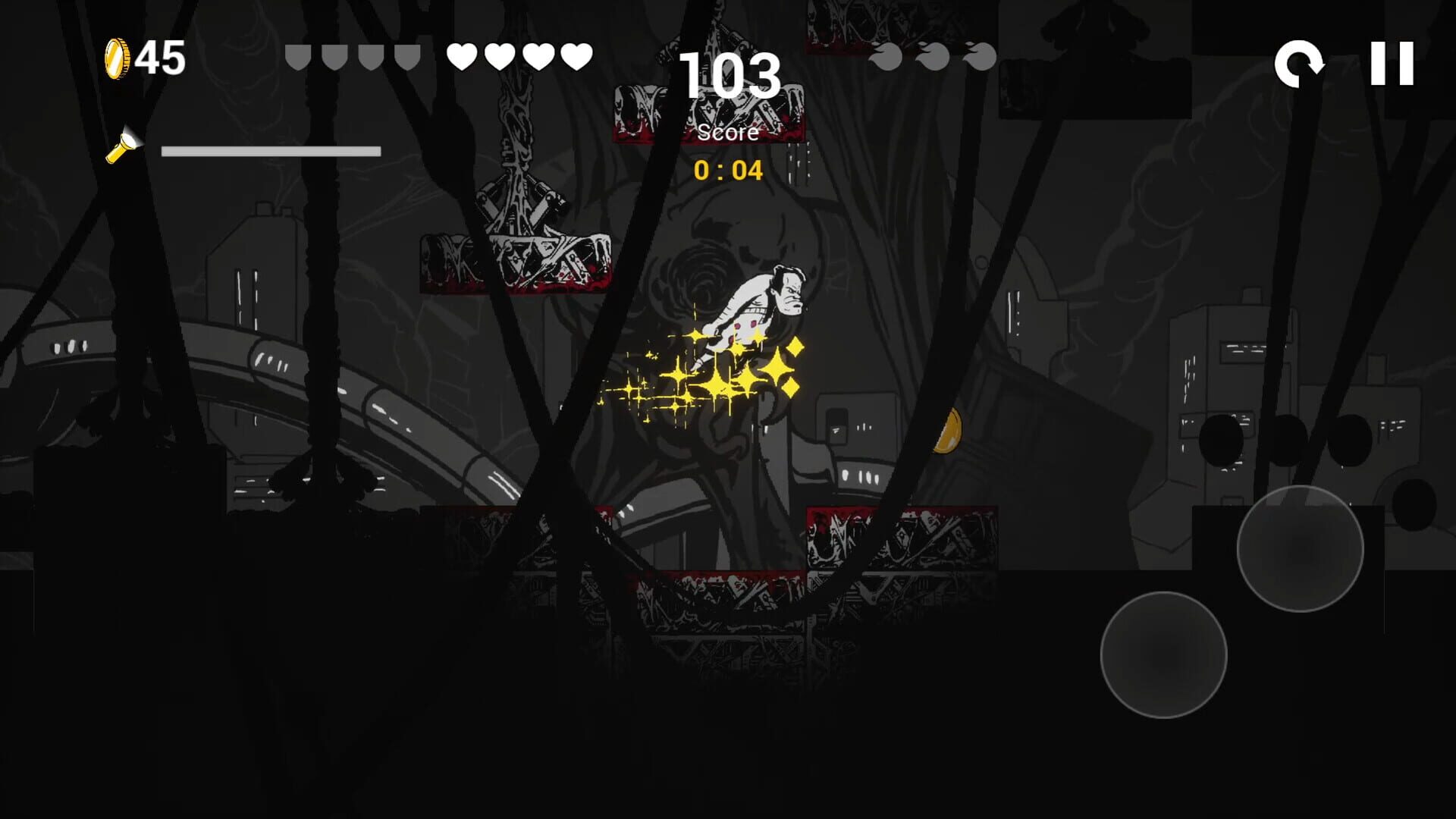1456x819 pixels.
Task: Tap the restart level icon
Action: (1300, 62)
